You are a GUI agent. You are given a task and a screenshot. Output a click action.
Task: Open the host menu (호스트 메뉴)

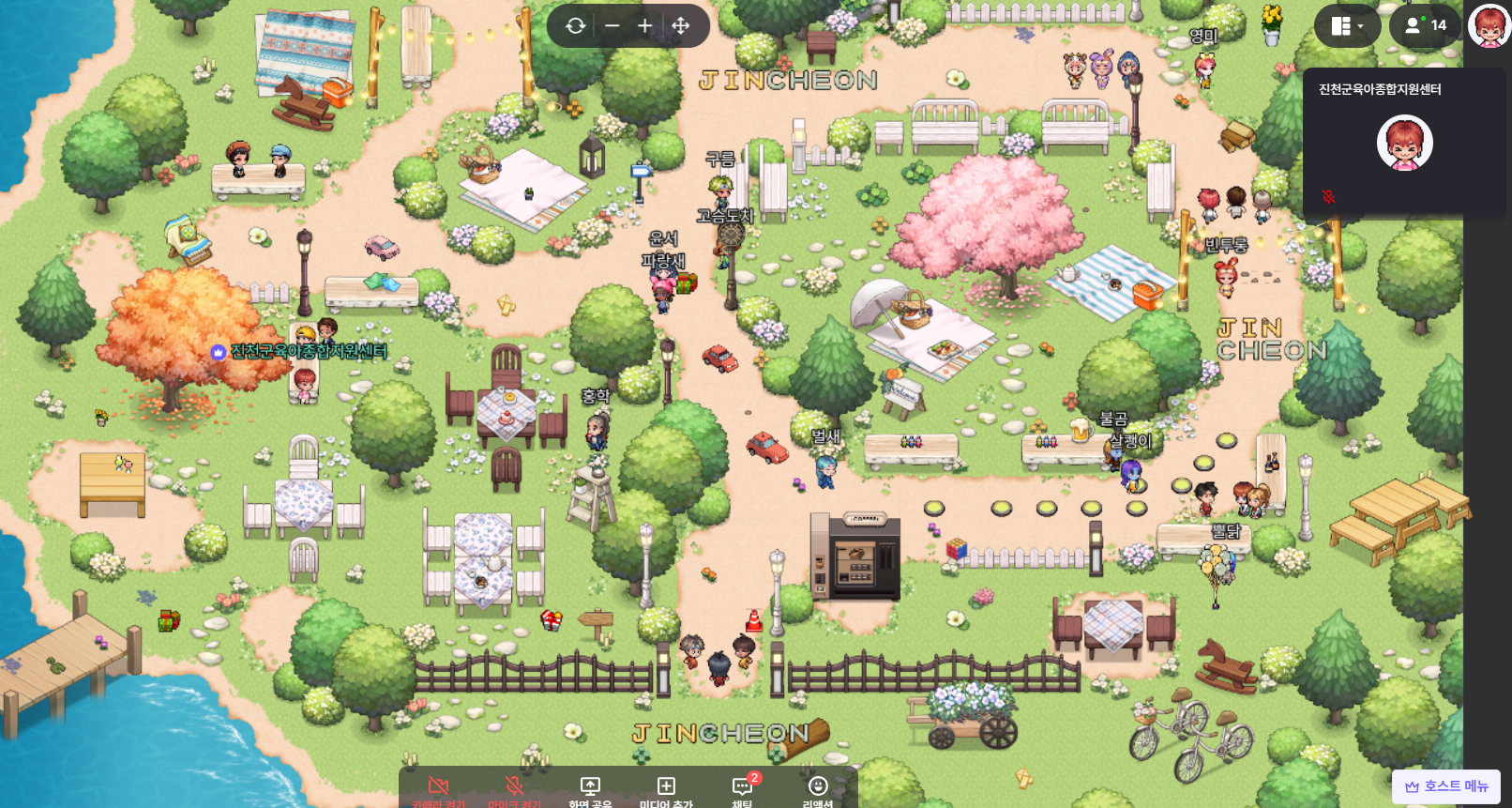click(1446, 786)
